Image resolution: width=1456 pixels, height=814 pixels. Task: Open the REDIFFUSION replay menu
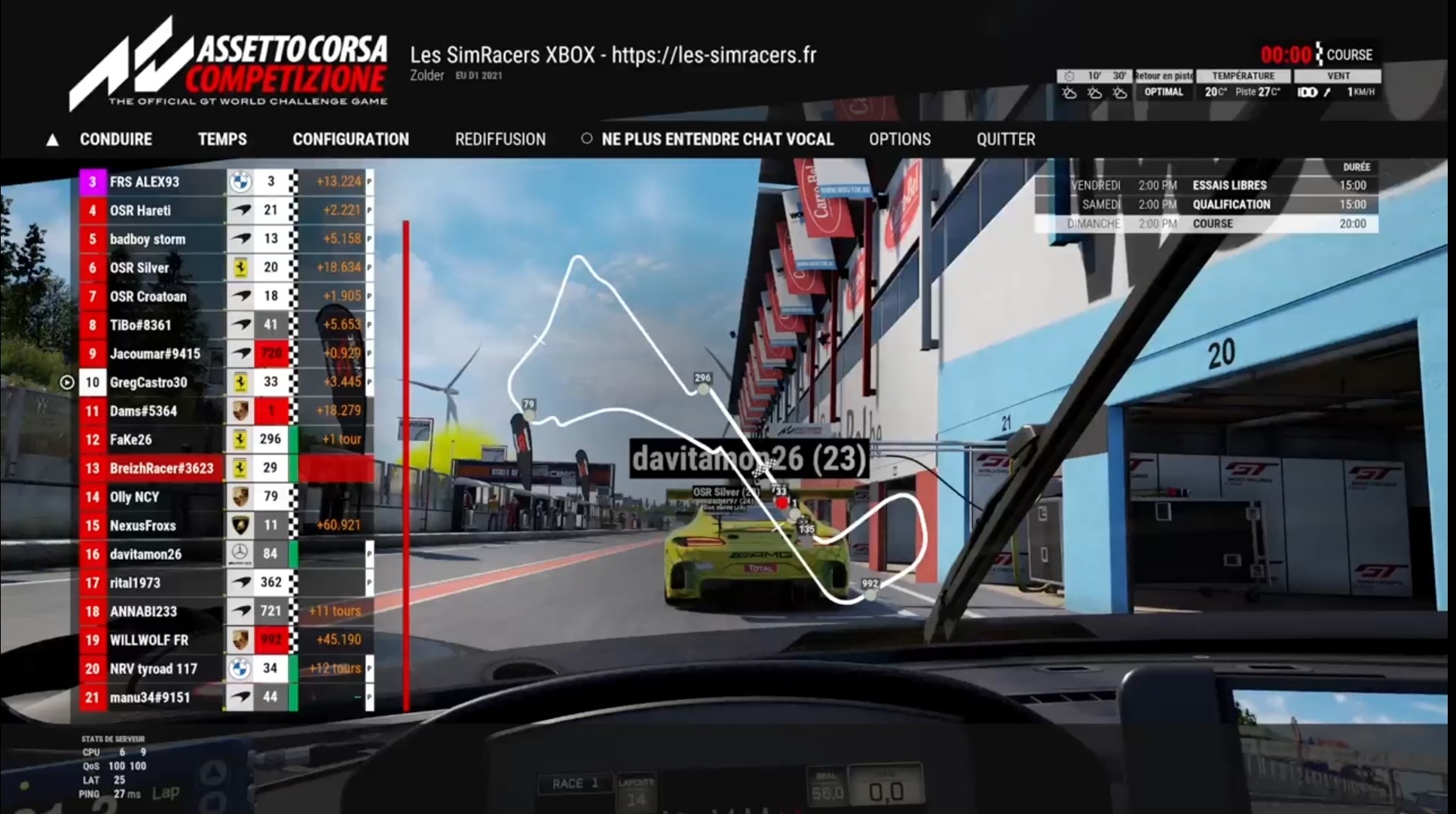(x=500, y=139)
